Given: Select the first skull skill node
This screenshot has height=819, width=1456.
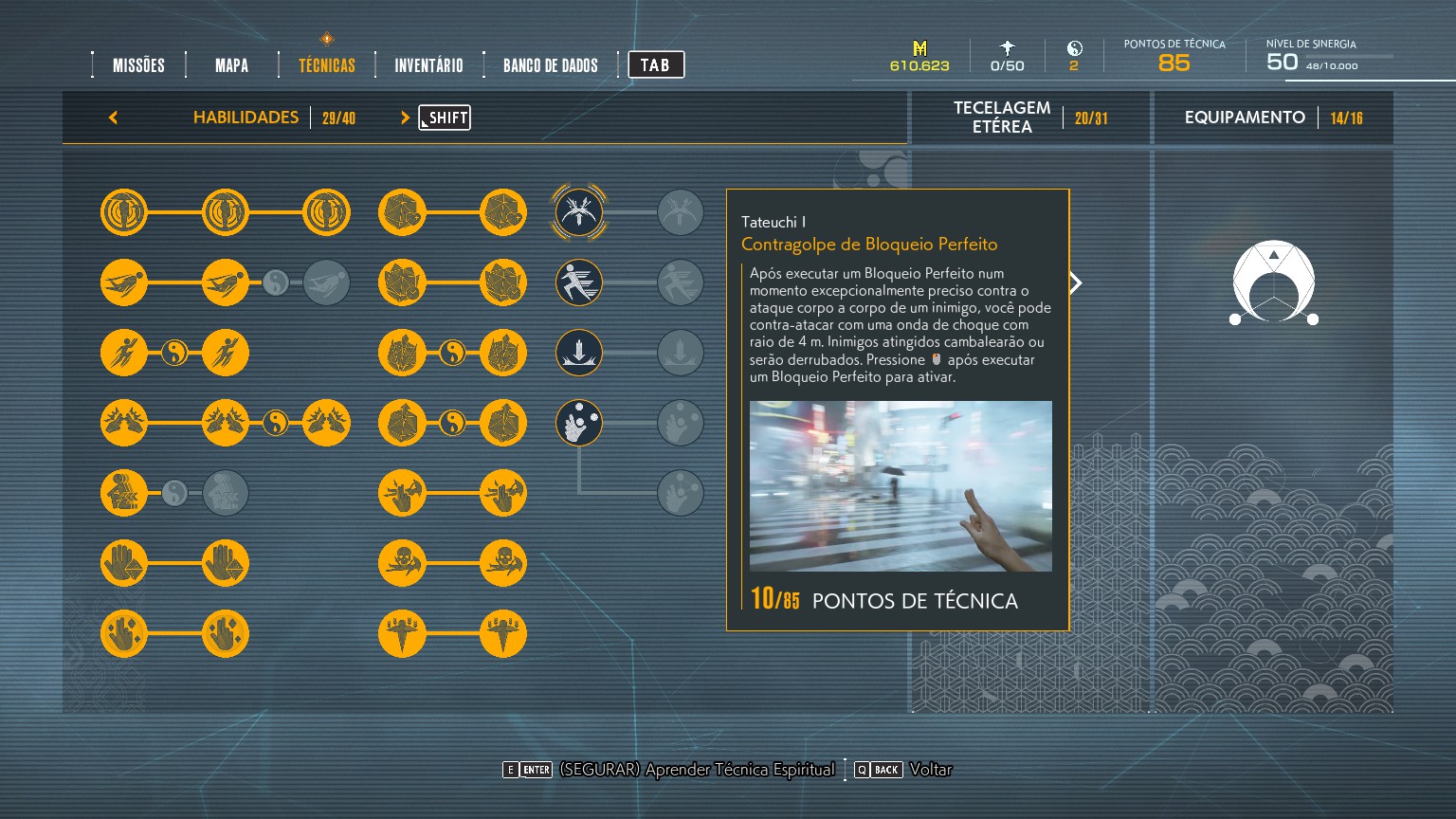Looking at the screenshot, I should (x=402, y=563).
